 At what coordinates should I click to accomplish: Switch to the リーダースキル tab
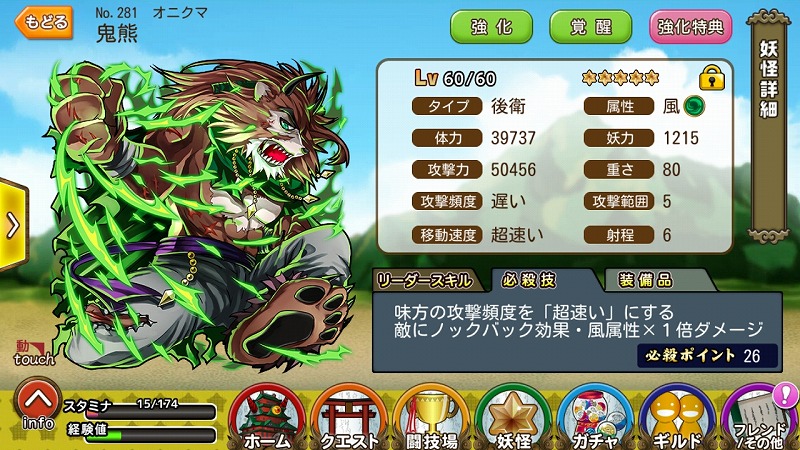pos(428,281)
